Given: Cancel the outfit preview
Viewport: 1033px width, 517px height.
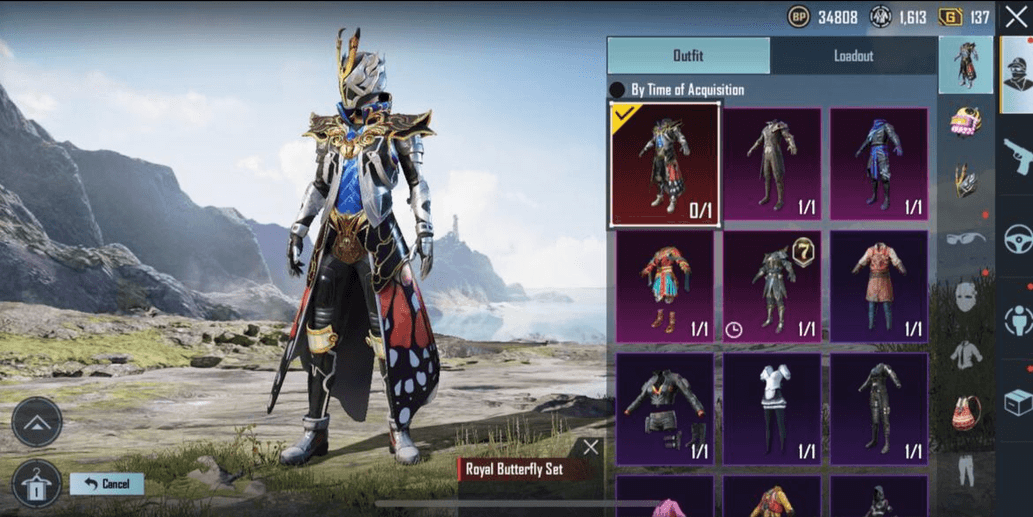Looking at the screenshot, I should [x=107, y=484].
